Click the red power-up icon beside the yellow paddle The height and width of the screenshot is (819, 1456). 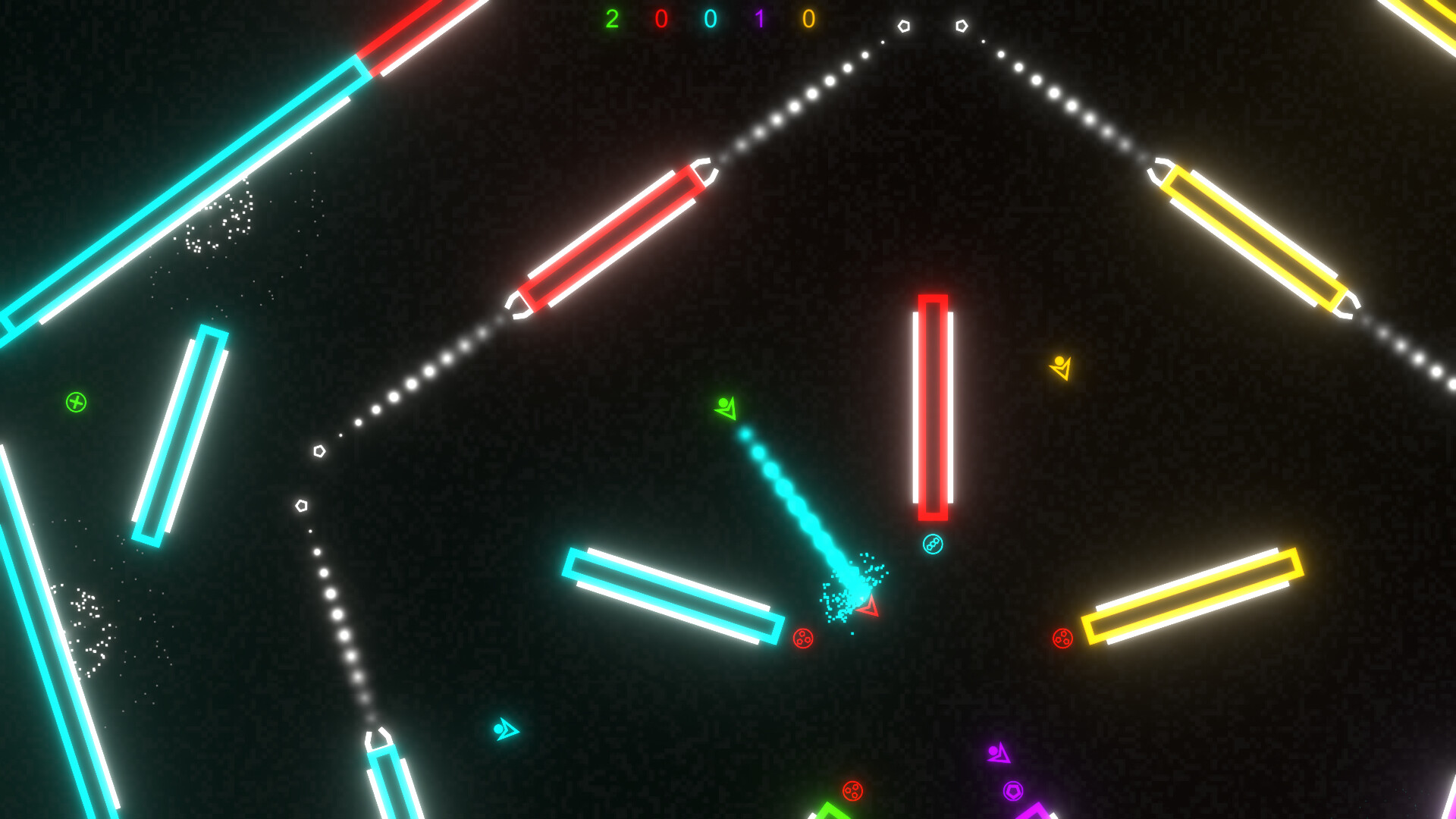point(1062,638)
